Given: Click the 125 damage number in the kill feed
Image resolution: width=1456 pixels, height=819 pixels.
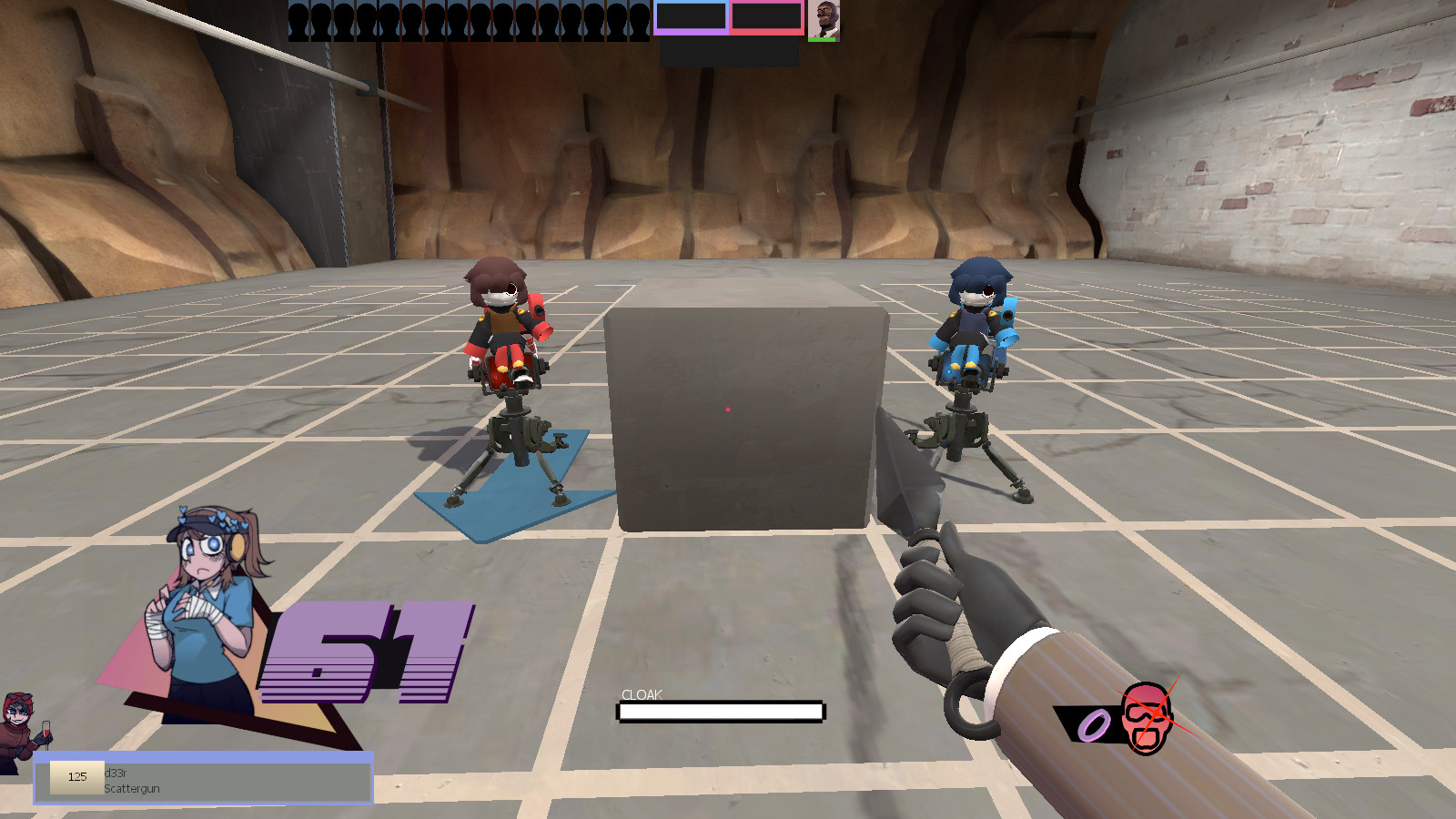Looking at the screenshot, I should 77,777.
